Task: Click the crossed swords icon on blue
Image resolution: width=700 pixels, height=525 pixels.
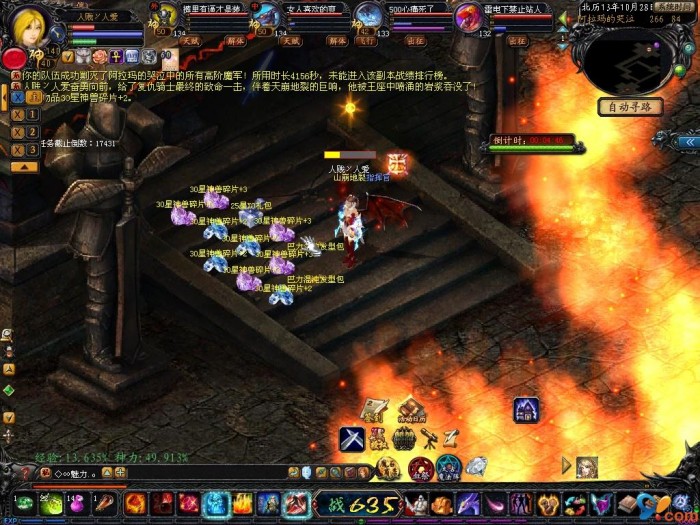Action: pyautogui.click(x=350, y=438)
